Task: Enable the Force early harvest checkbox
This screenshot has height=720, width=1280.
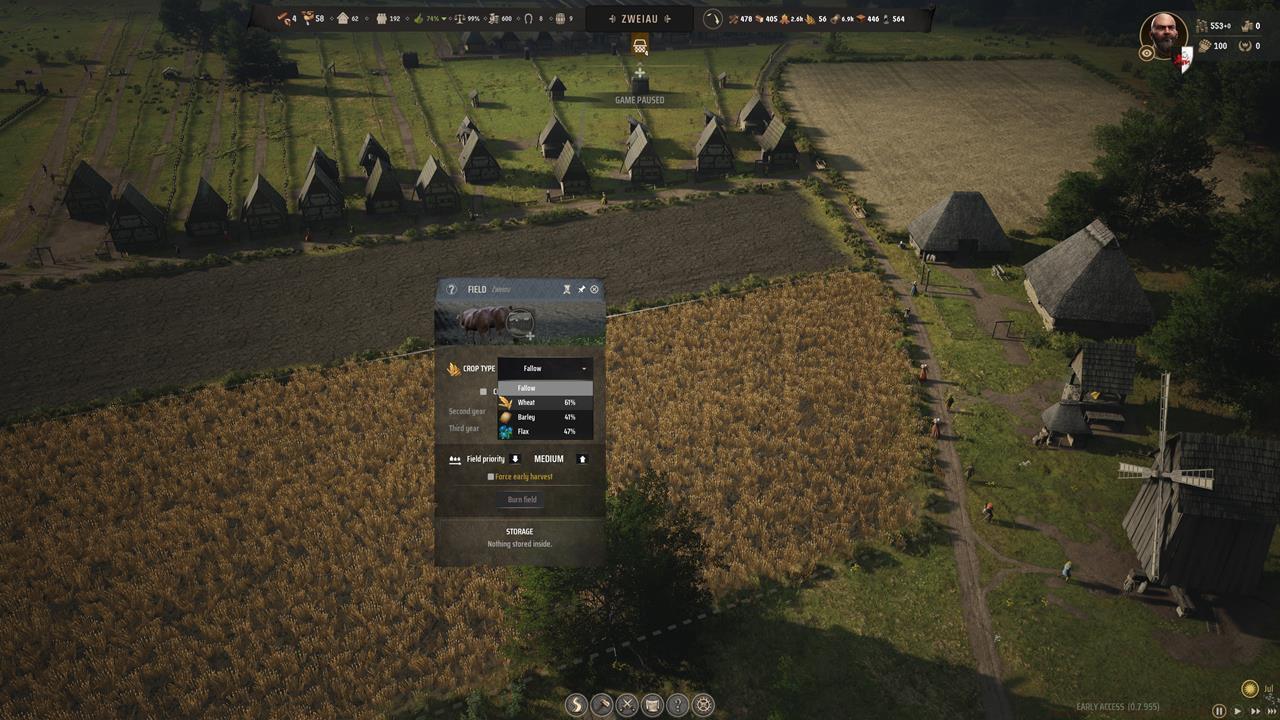Action: point(492,477)
